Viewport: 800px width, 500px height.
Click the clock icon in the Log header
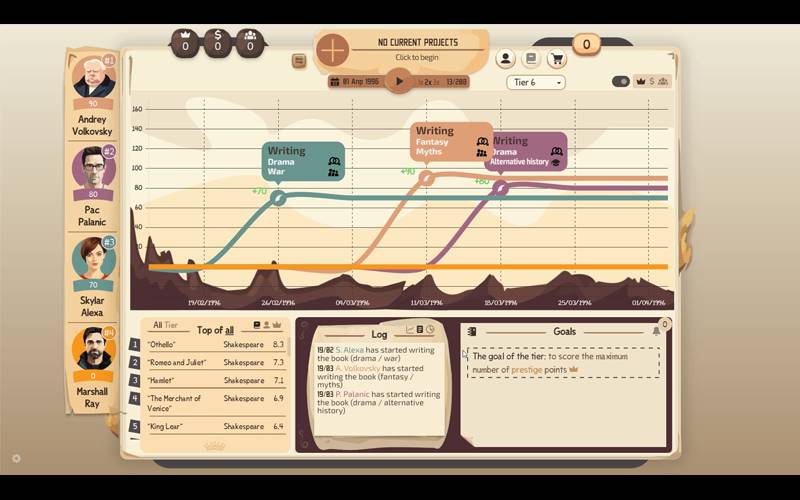(x=430, y=330)
